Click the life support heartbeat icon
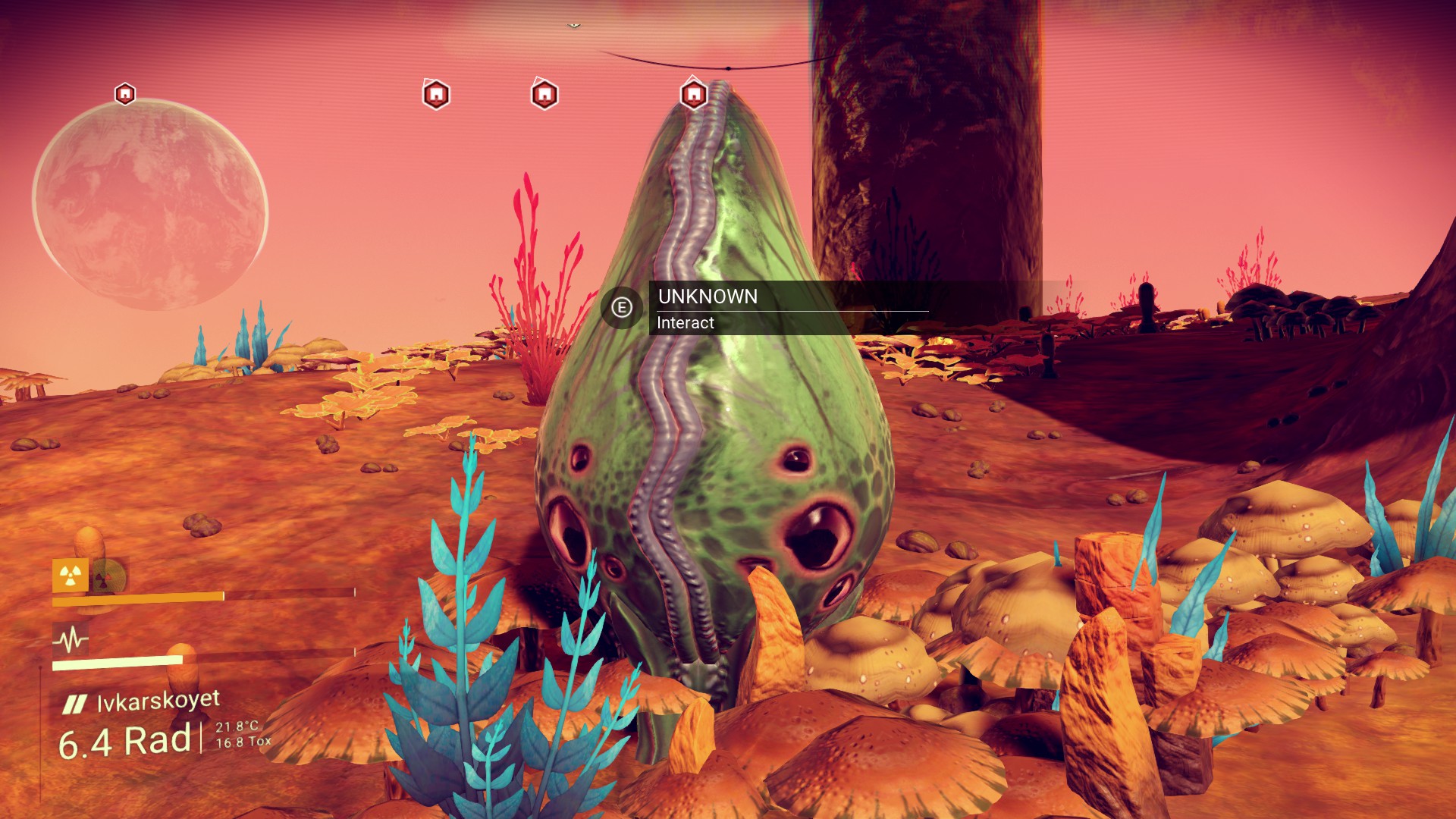 coord(70,639)
